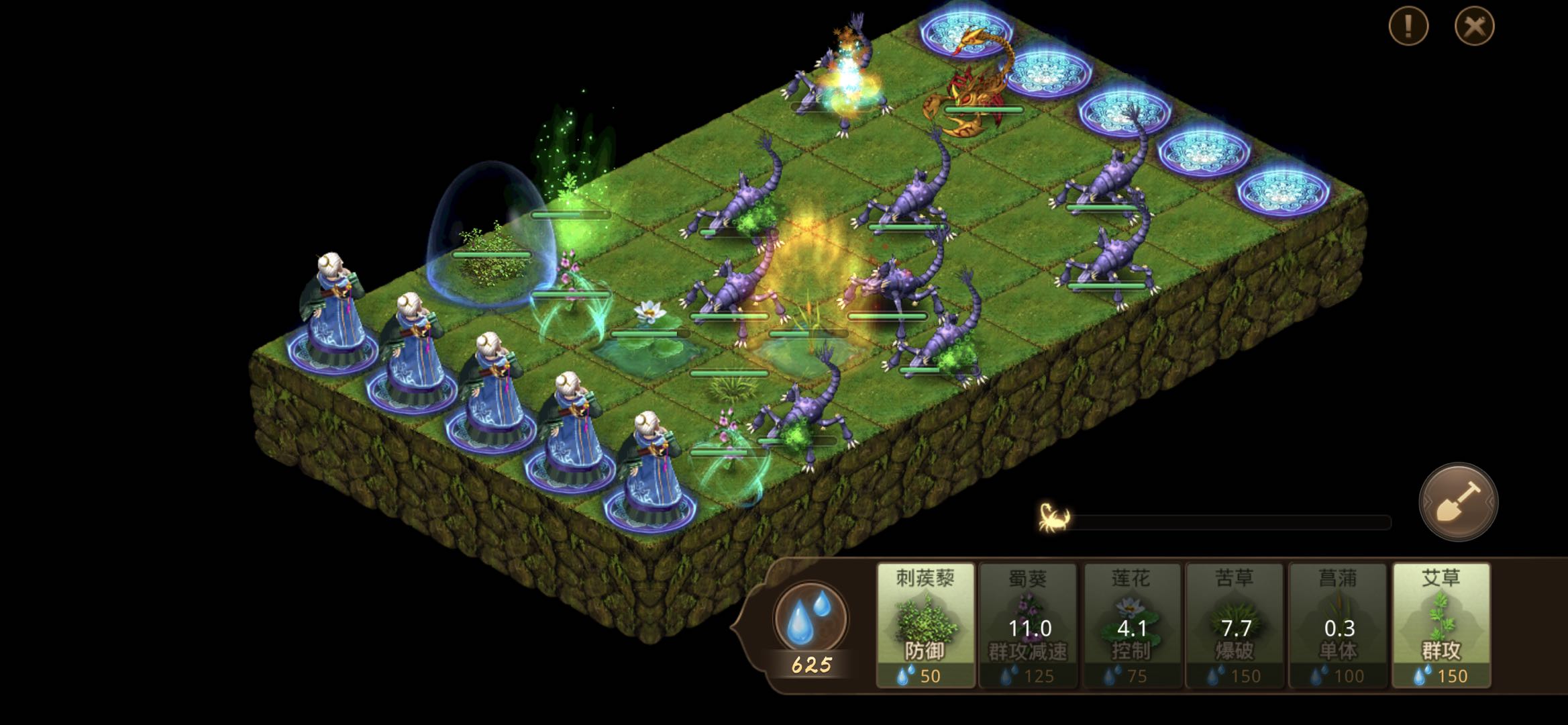The width and height of the screenshot is (1568, 725).
Task: Select the 刺蒺藜 defense plant card
Action: pos(925,625)
